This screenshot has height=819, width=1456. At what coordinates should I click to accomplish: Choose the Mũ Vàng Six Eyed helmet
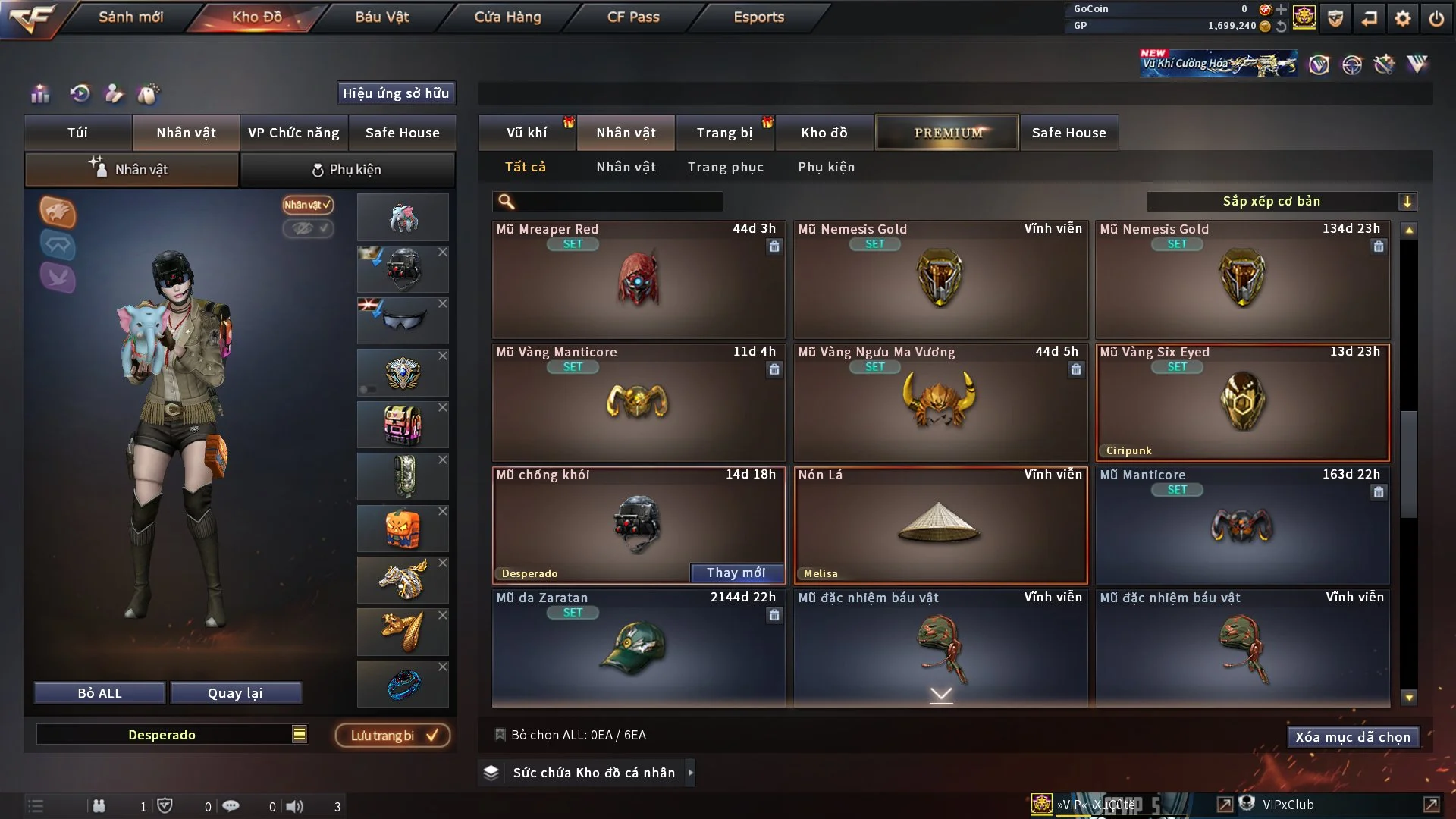1242,402
